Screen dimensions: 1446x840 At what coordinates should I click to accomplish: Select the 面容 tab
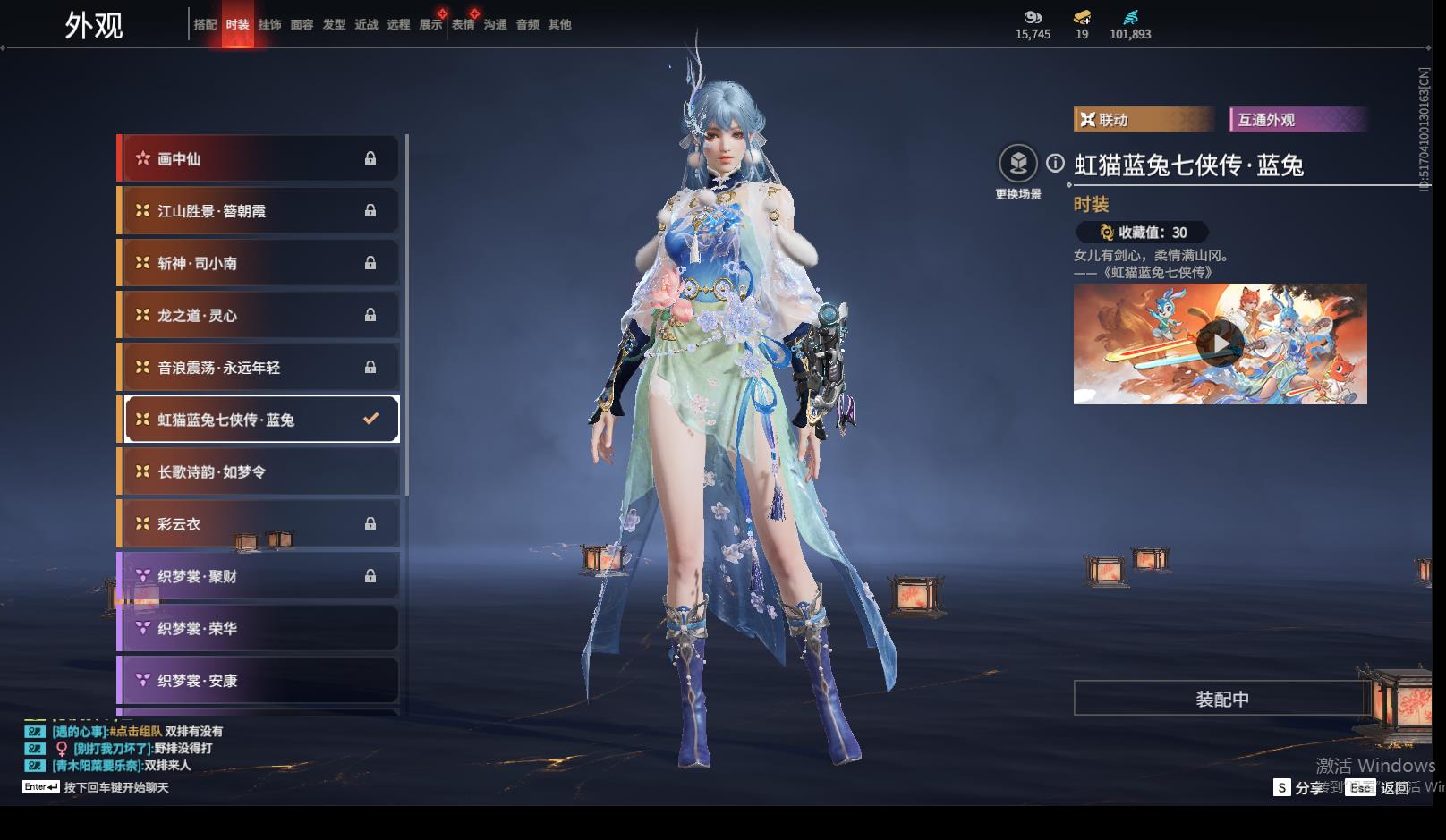click(x=302, y=25)
